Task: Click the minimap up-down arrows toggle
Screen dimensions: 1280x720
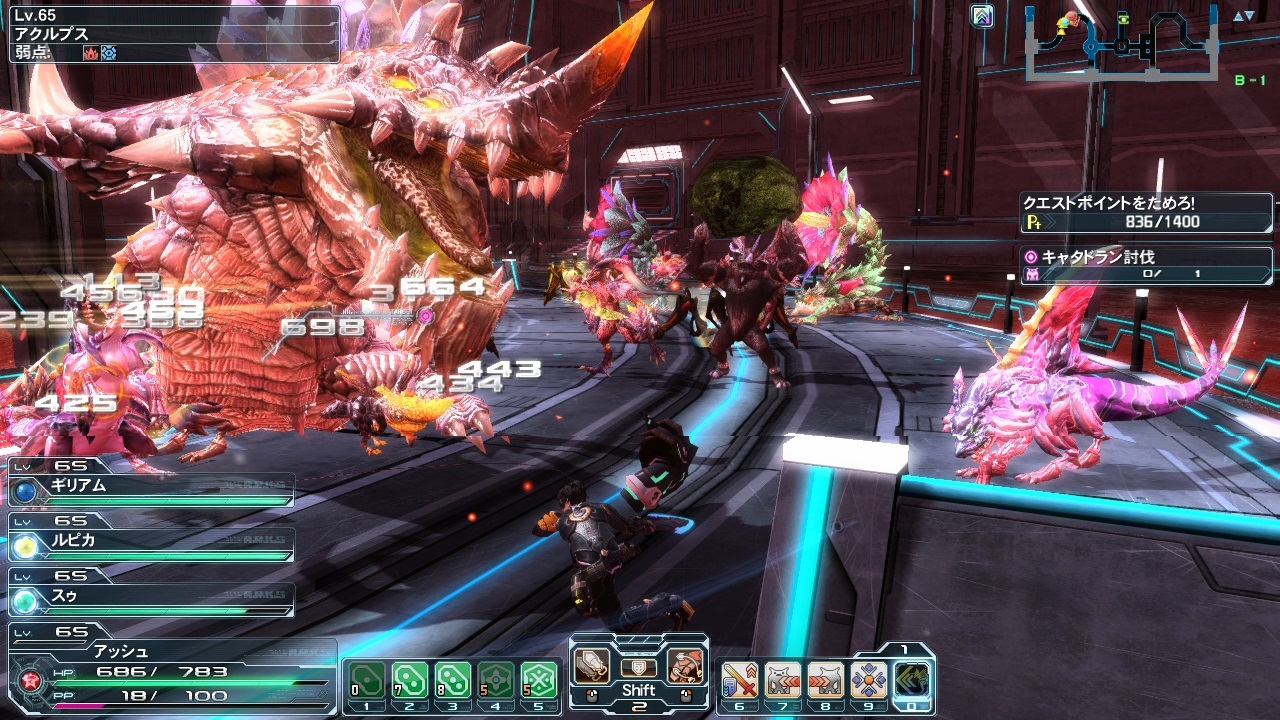Action: (x=1243, y=16)
